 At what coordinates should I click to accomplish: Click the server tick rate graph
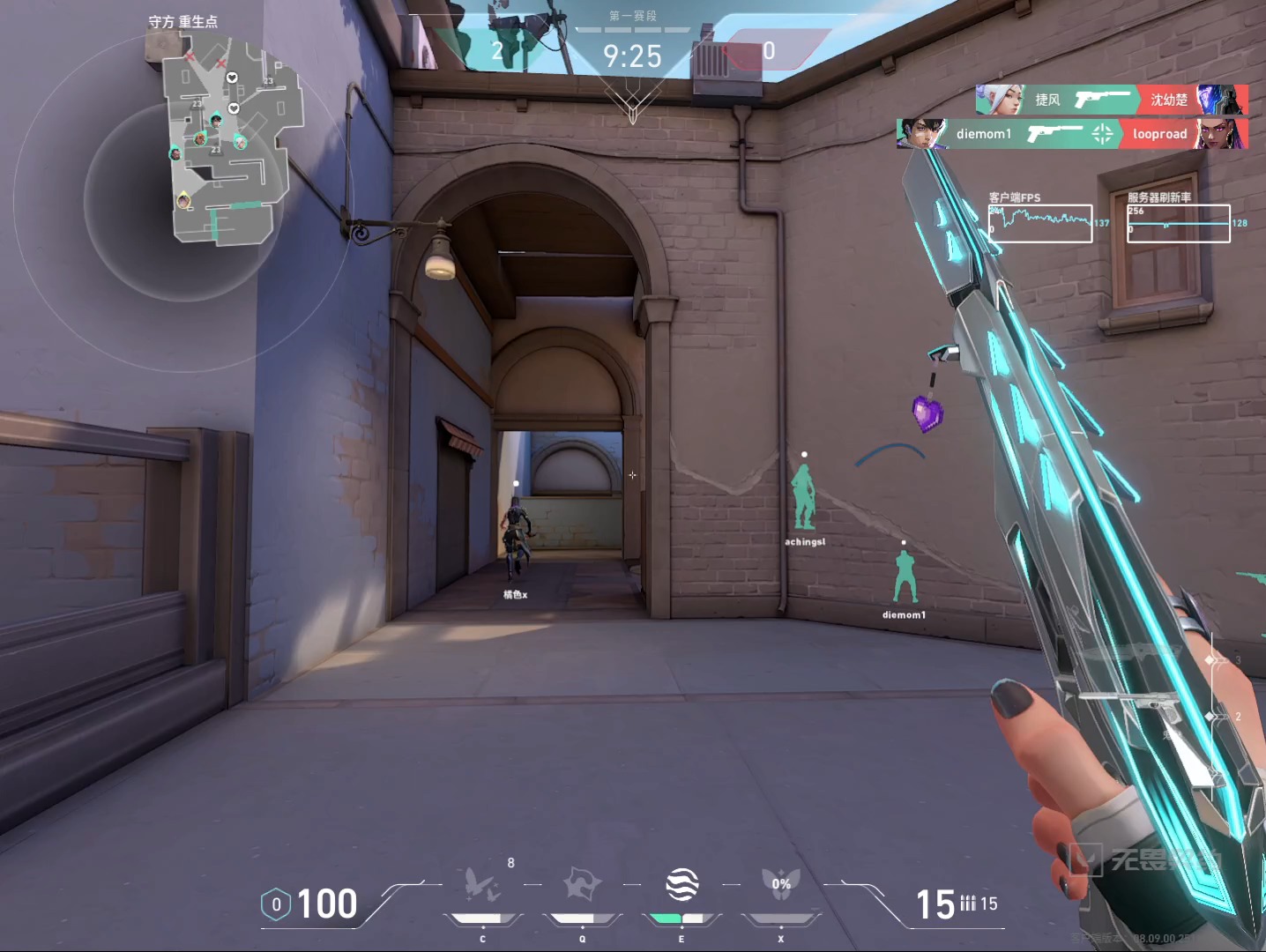[1179, 223]
